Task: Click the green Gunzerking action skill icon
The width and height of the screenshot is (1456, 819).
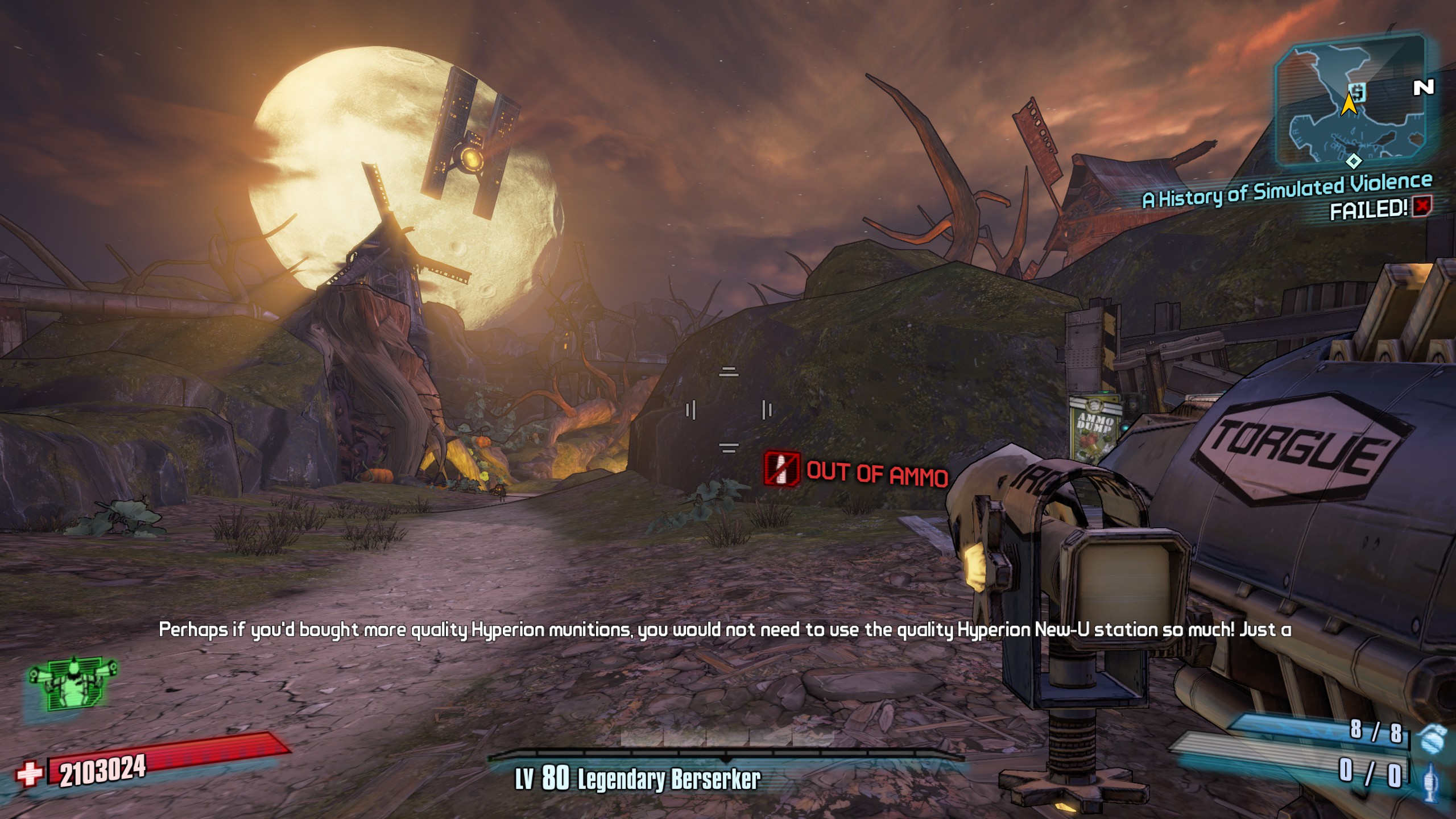Action: point(73,684)
